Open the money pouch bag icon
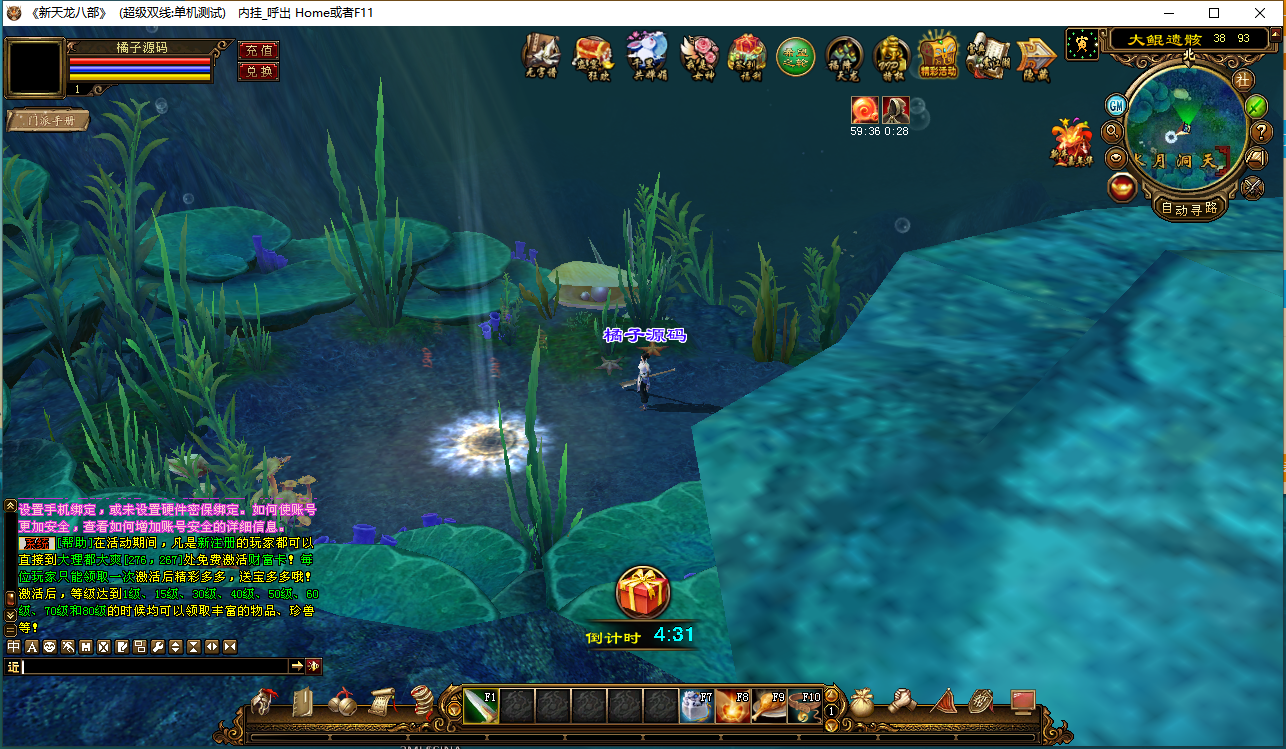The height and width of the screenshot is (749, 1286). (x=862, y=703)
